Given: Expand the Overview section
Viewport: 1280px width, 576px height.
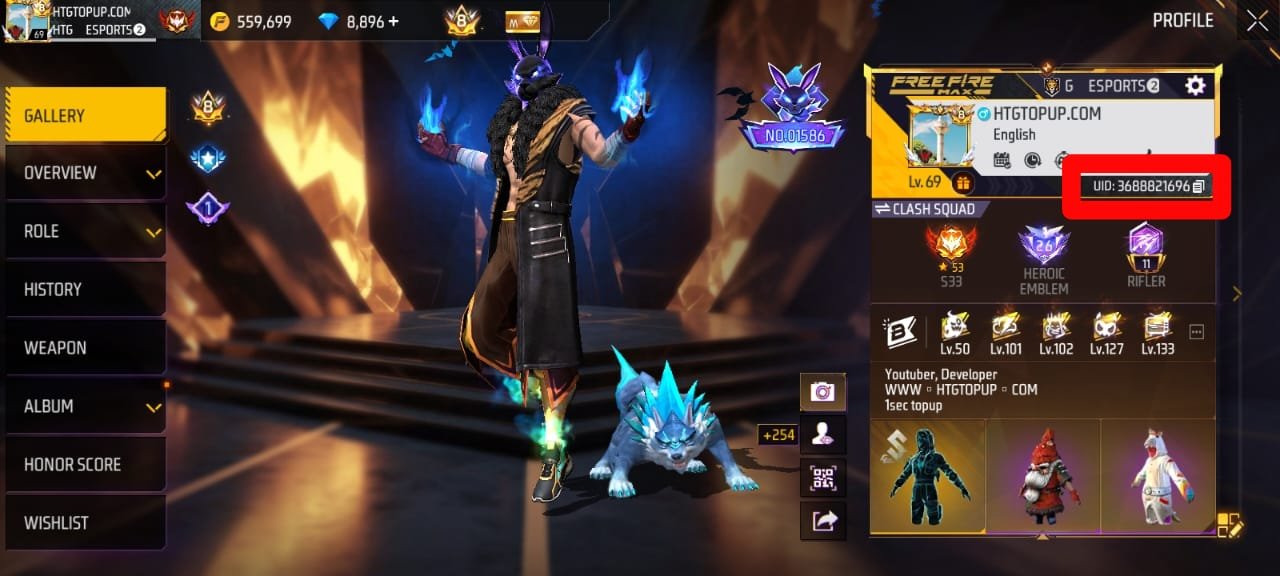Looking at the screenshot, I should pos(85,173).
